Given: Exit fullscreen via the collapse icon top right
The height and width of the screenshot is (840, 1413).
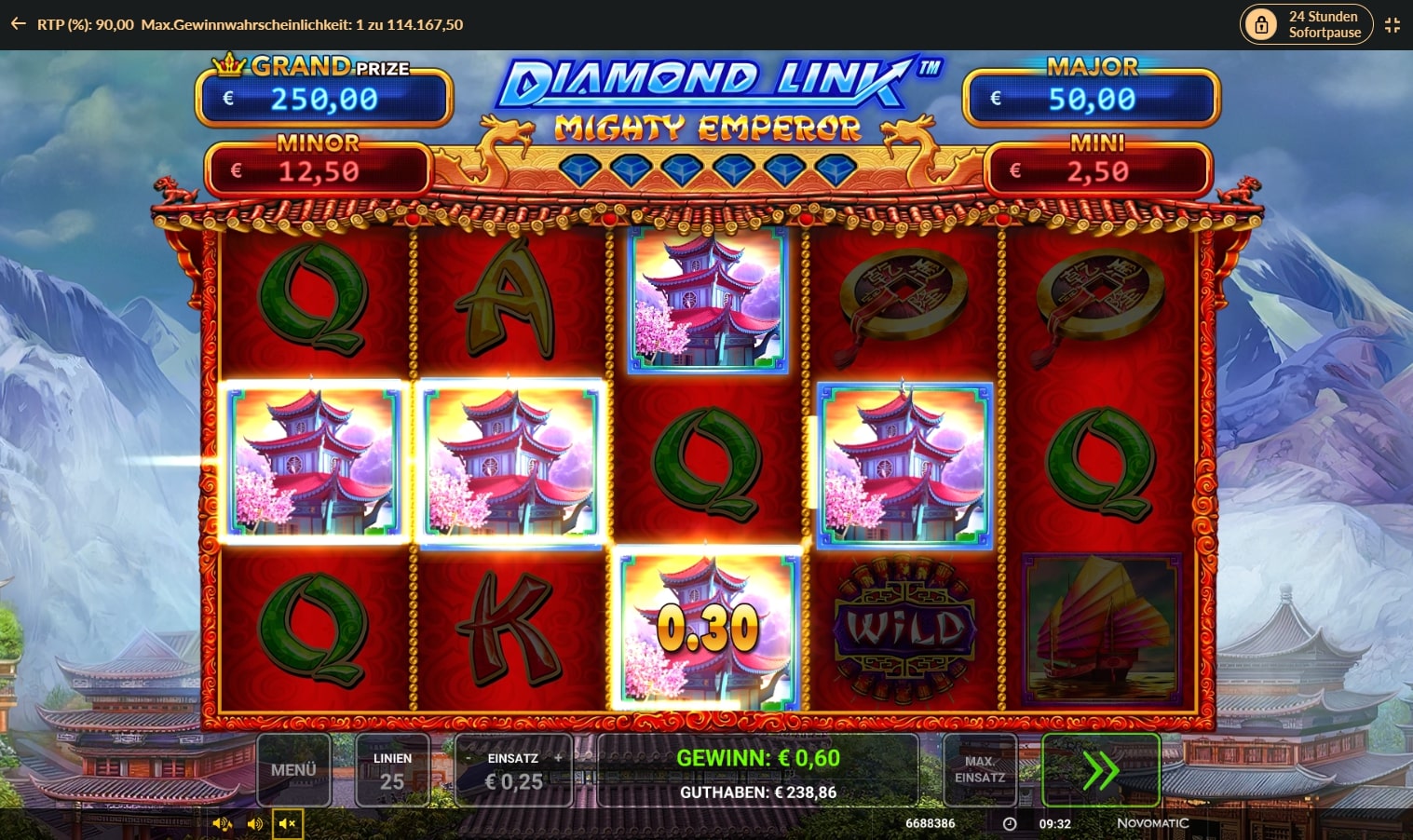Looking at the screenshot, I should coord(1393,25).
